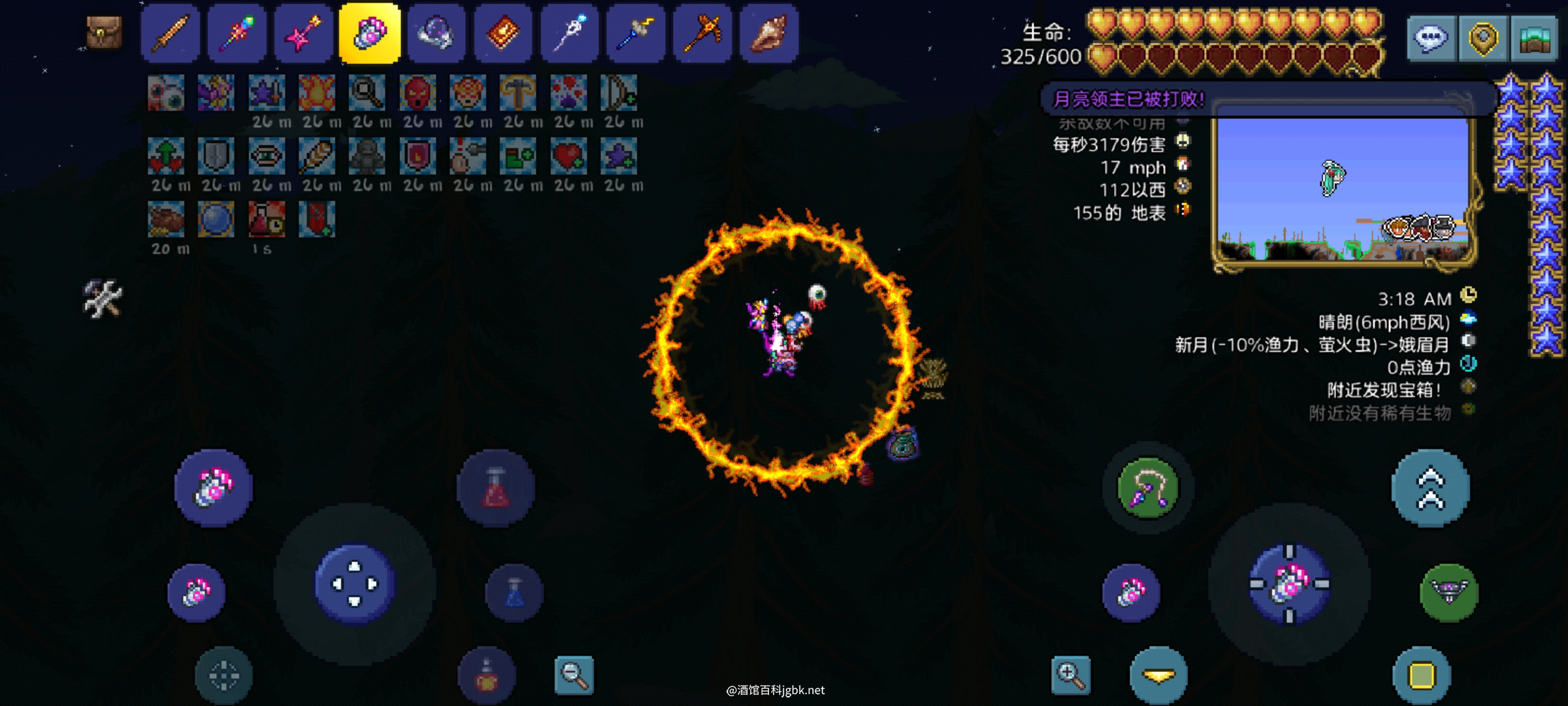Open the housing menu button
The image size is (1568, 706).
click(x=1534, y=38)
